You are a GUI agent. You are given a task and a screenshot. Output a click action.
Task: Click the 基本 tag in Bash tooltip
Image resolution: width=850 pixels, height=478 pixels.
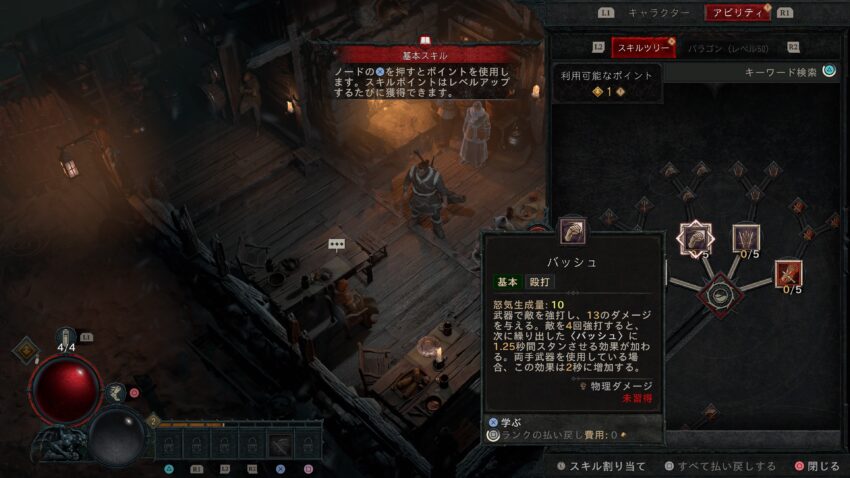coord(508,283)
